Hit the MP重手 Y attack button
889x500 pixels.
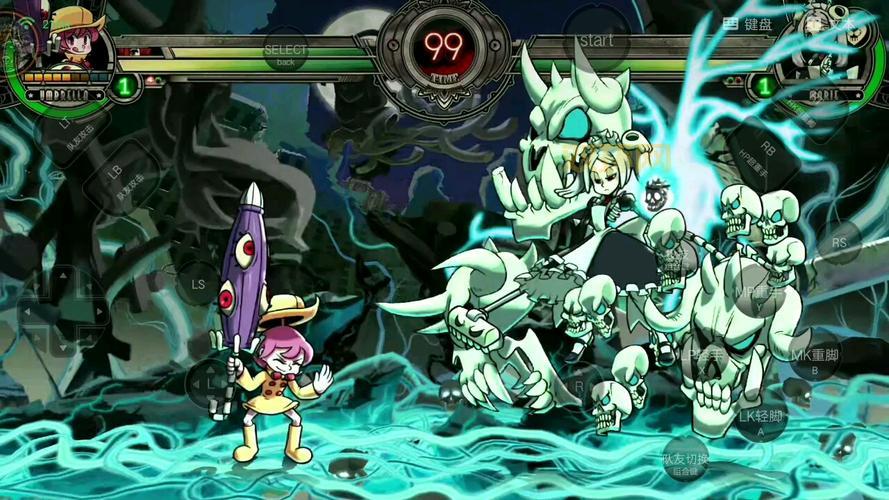point(756,292)
